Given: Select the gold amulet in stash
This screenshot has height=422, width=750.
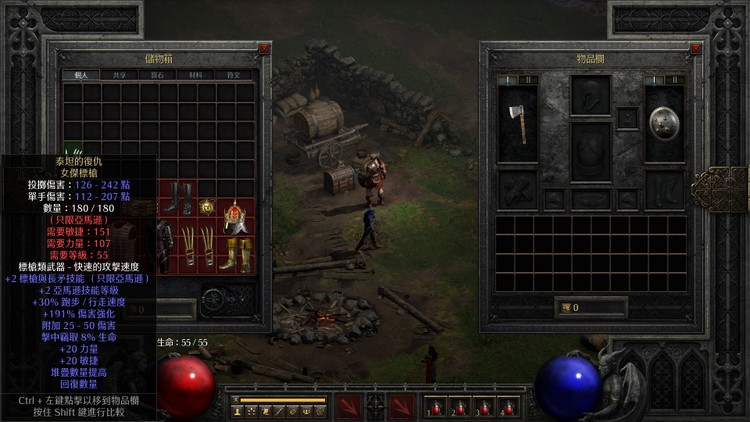Looking at the screenshot, I should (x=207, y=207).
